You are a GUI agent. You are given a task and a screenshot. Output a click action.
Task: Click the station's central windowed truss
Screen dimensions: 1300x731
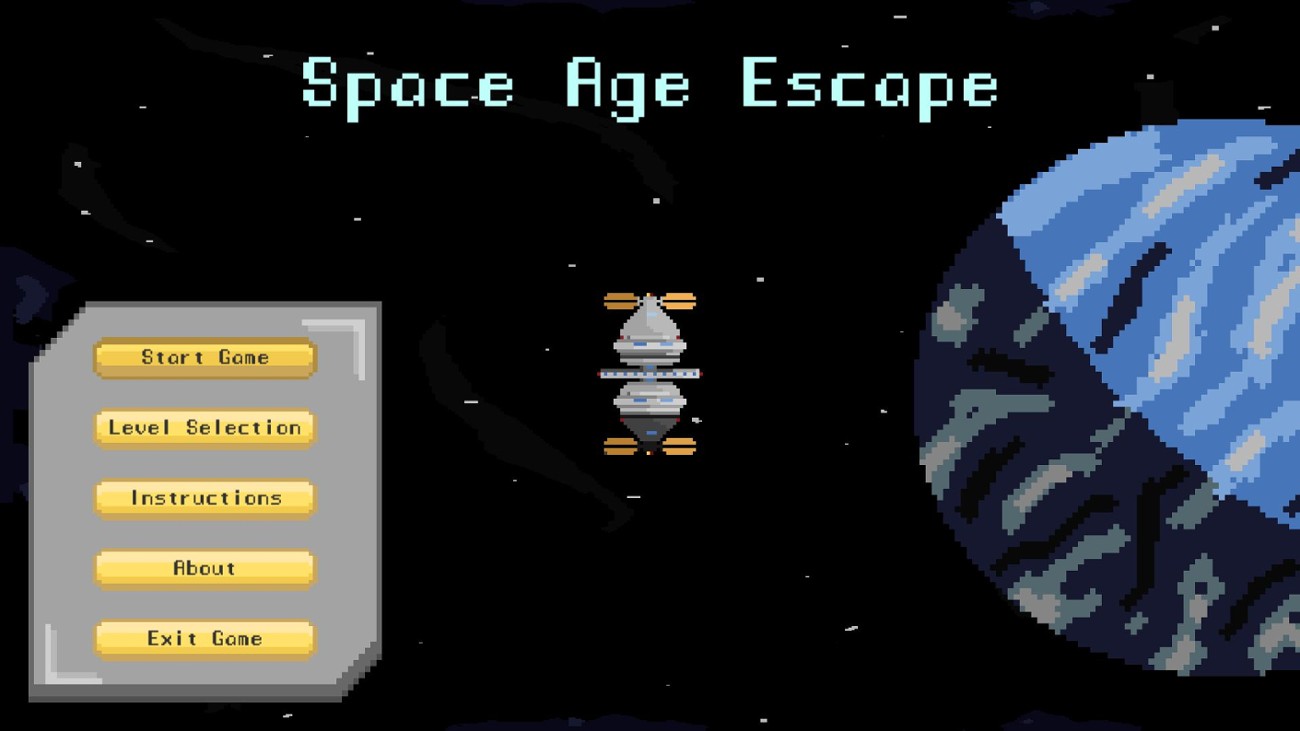[x=650, y=375]
